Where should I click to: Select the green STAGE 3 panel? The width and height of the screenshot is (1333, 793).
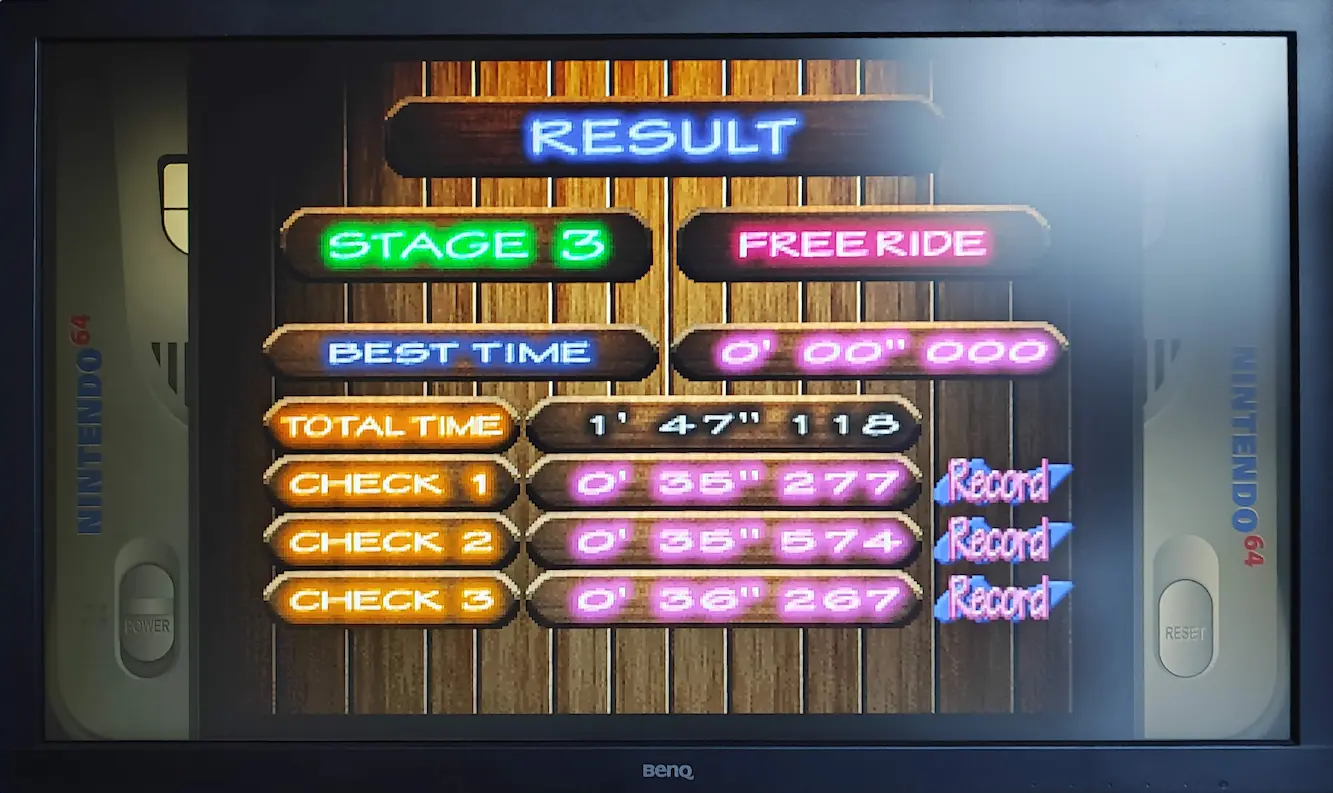click(x=466, y=245)
